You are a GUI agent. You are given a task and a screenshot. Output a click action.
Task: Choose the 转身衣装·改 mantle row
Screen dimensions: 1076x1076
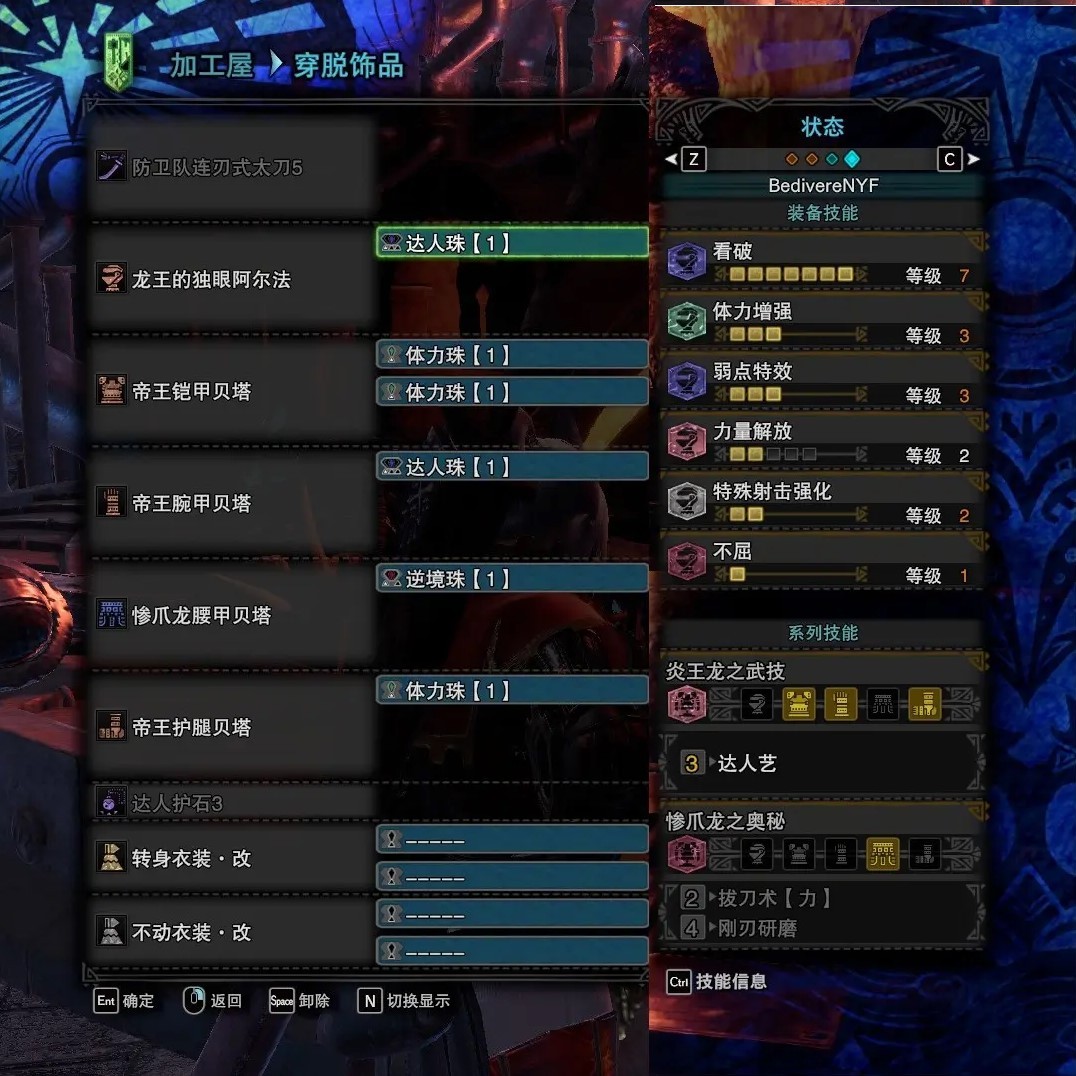[230, 858]
